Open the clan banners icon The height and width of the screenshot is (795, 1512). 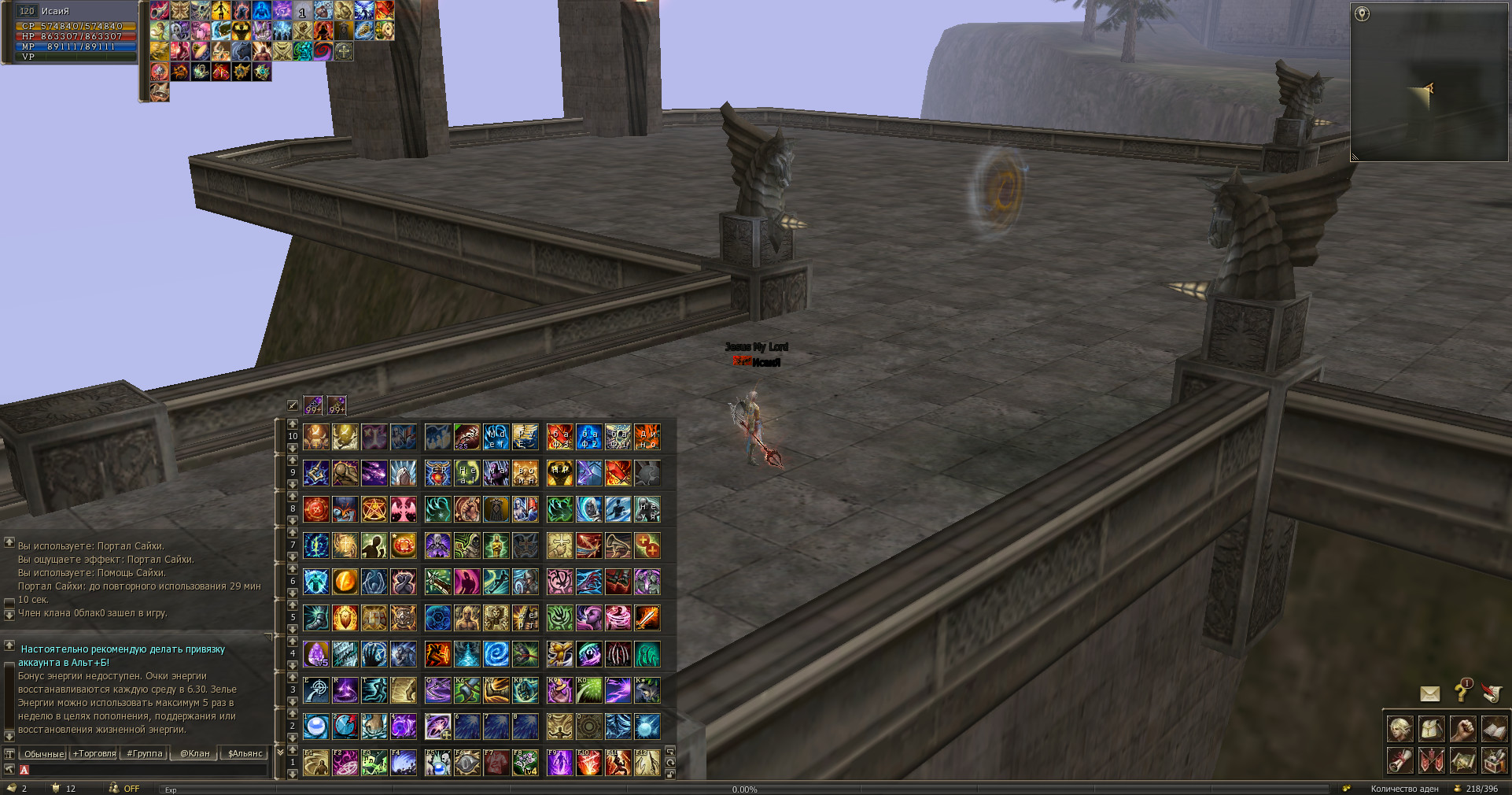(x=1431, y=761)
